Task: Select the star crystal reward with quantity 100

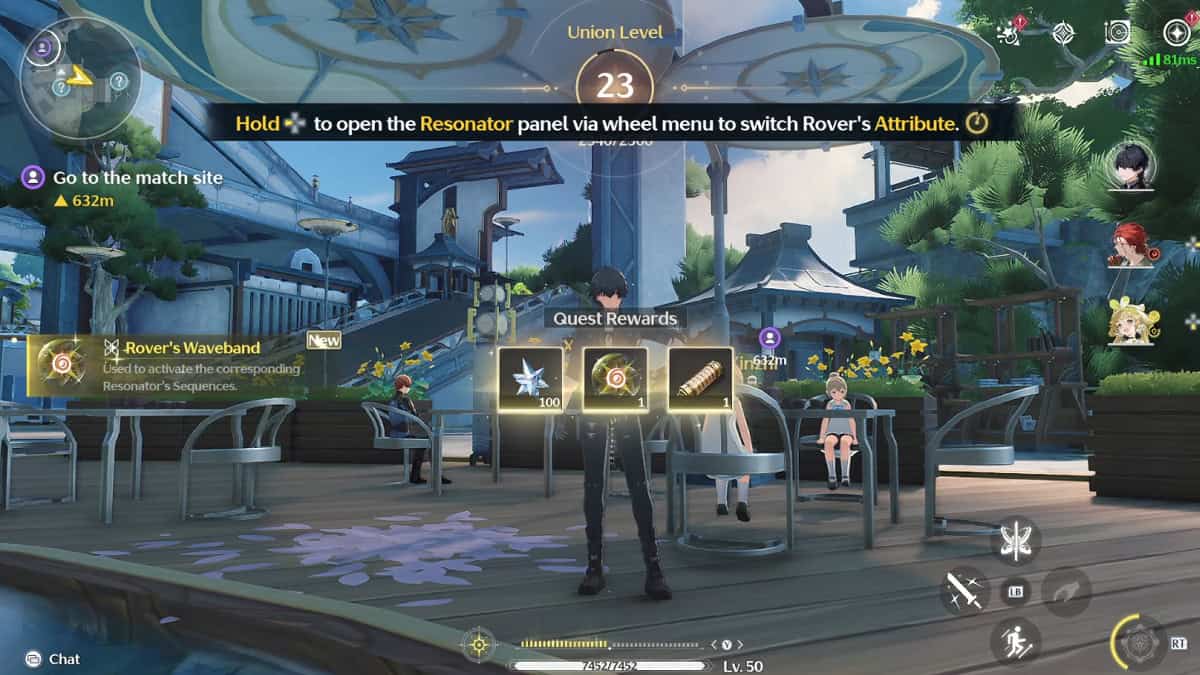Action: (531, 379)
